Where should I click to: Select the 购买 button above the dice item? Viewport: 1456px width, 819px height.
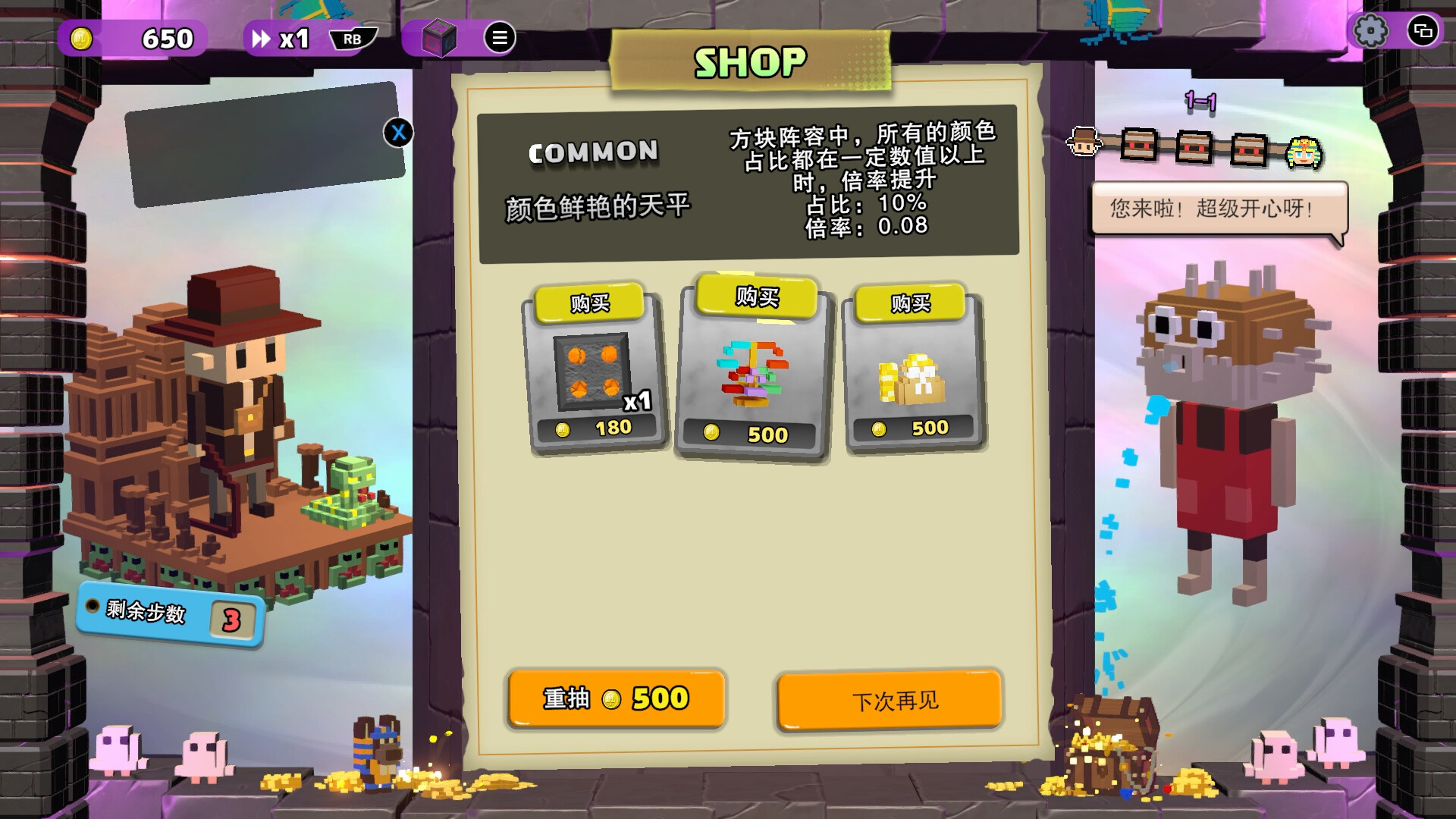click(x=591, y=301)
